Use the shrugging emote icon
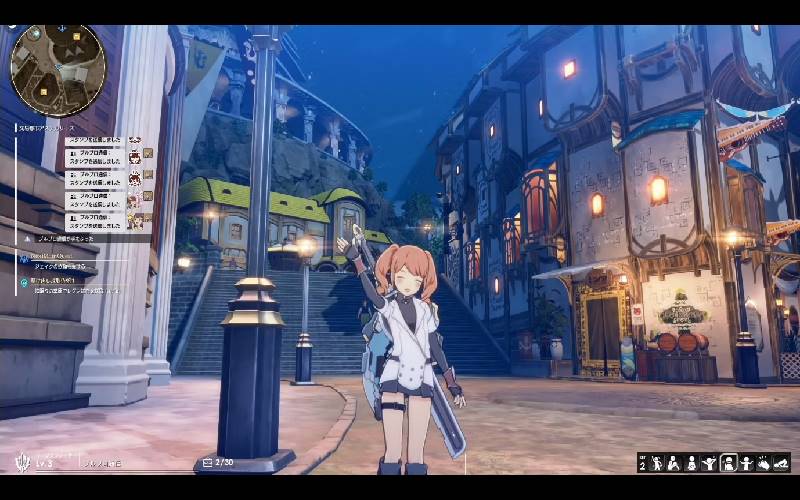This screenshot has width=800, height=500. point(746,463)
